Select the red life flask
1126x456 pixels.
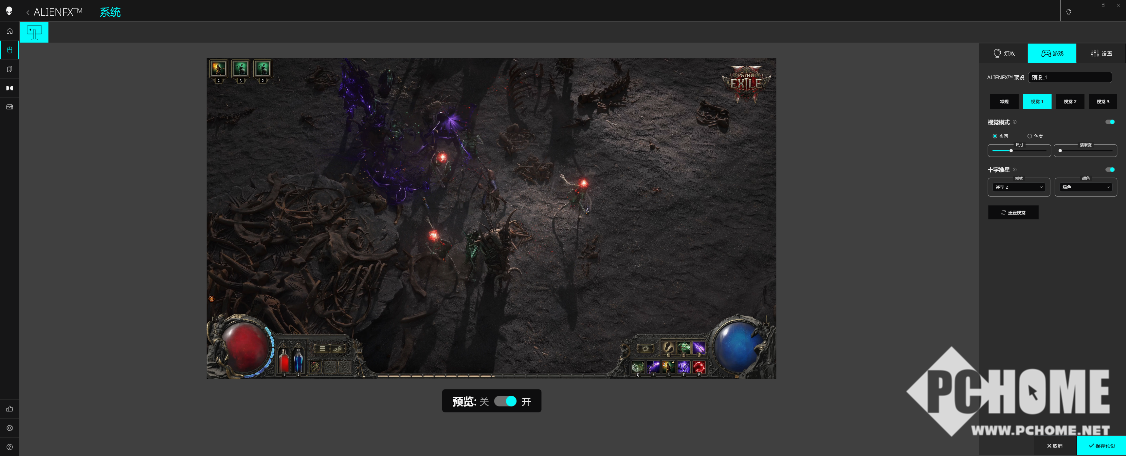pos(284,361)
